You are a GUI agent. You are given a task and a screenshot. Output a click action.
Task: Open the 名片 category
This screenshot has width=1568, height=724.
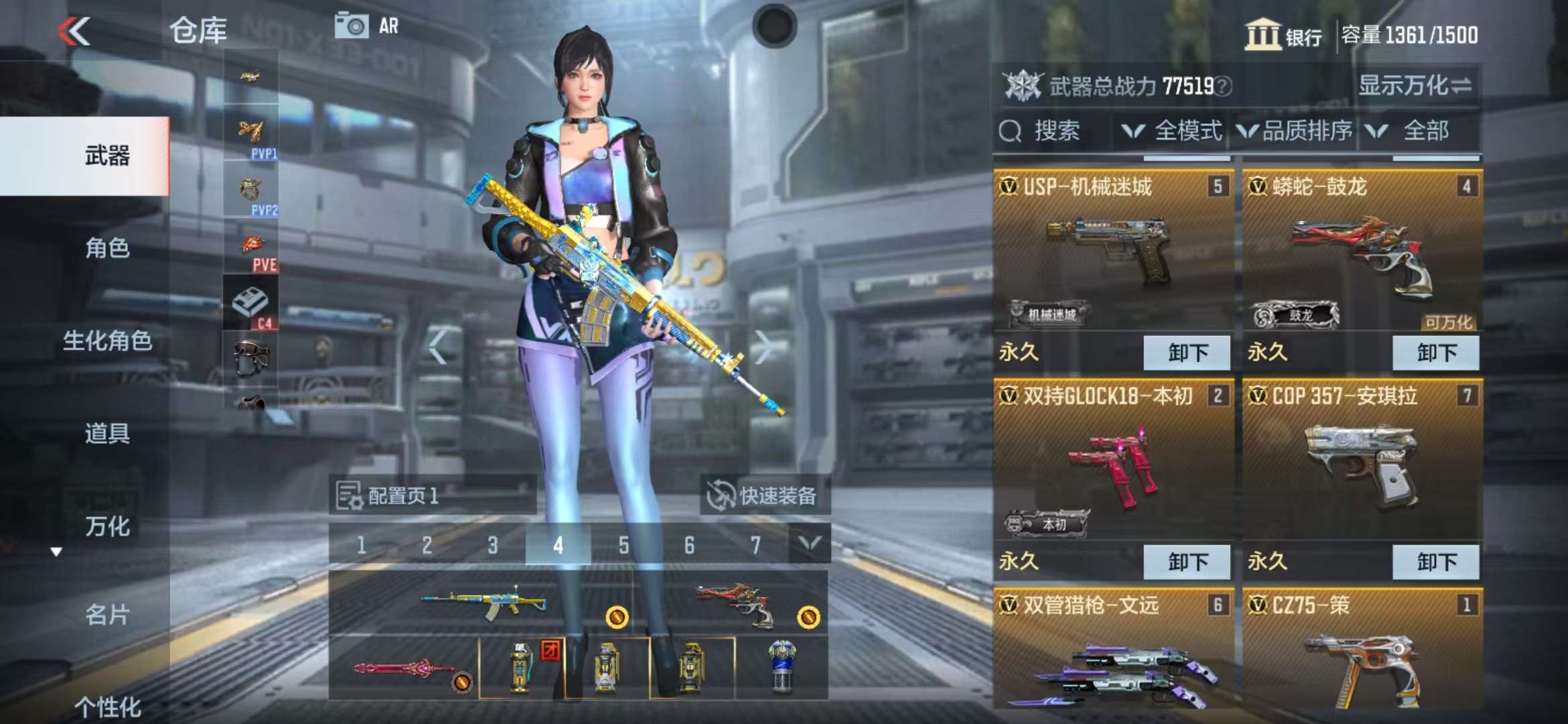coord(107,614)
